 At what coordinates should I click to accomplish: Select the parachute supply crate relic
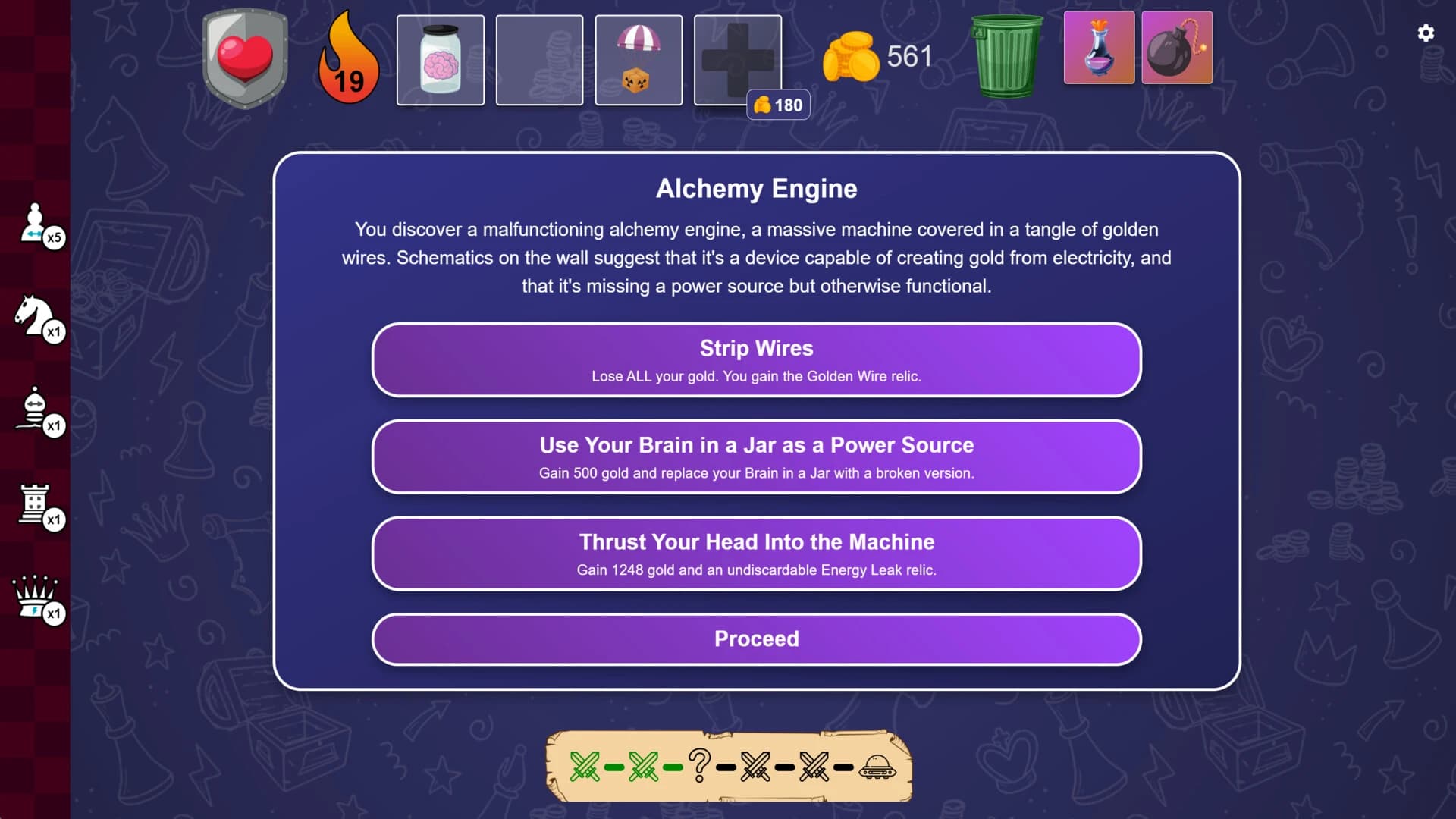[x=639, y=58]
